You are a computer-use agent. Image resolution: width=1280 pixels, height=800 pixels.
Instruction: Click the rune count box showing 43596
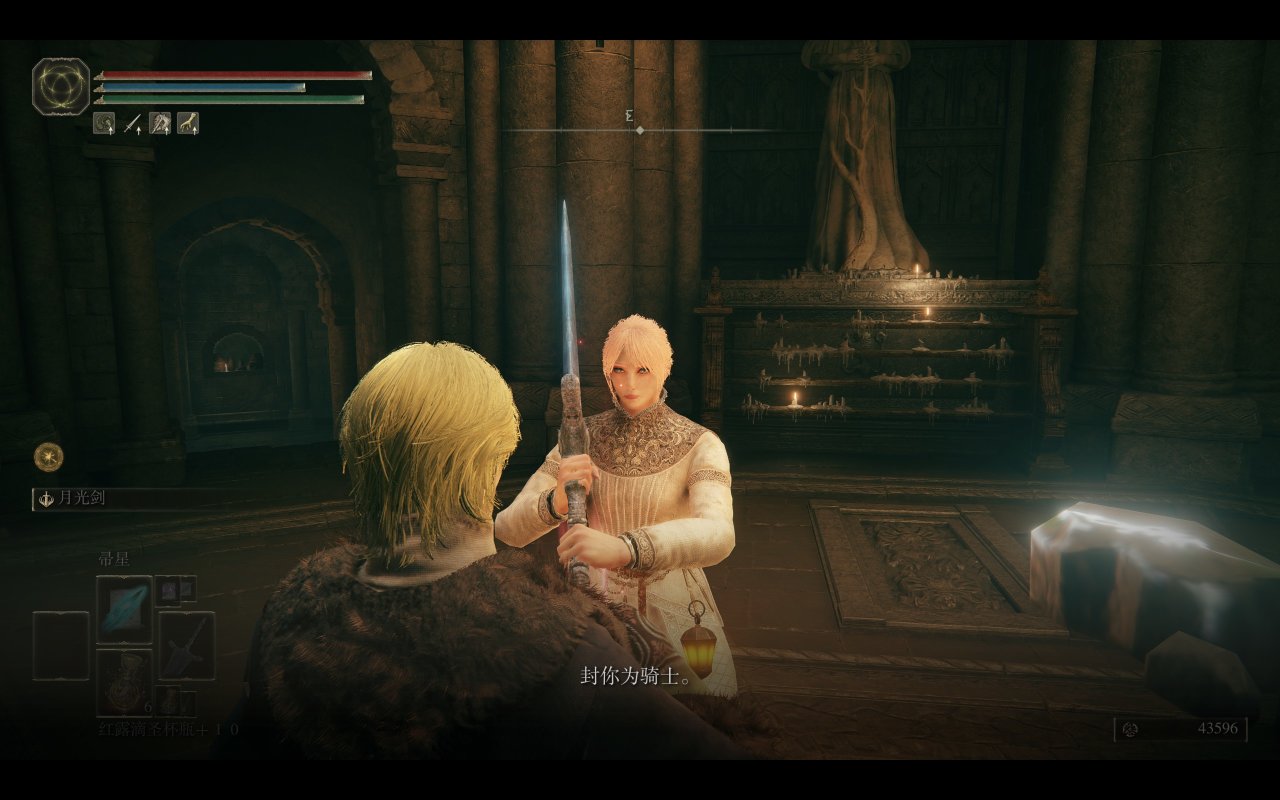click(x=1180, y=729)
